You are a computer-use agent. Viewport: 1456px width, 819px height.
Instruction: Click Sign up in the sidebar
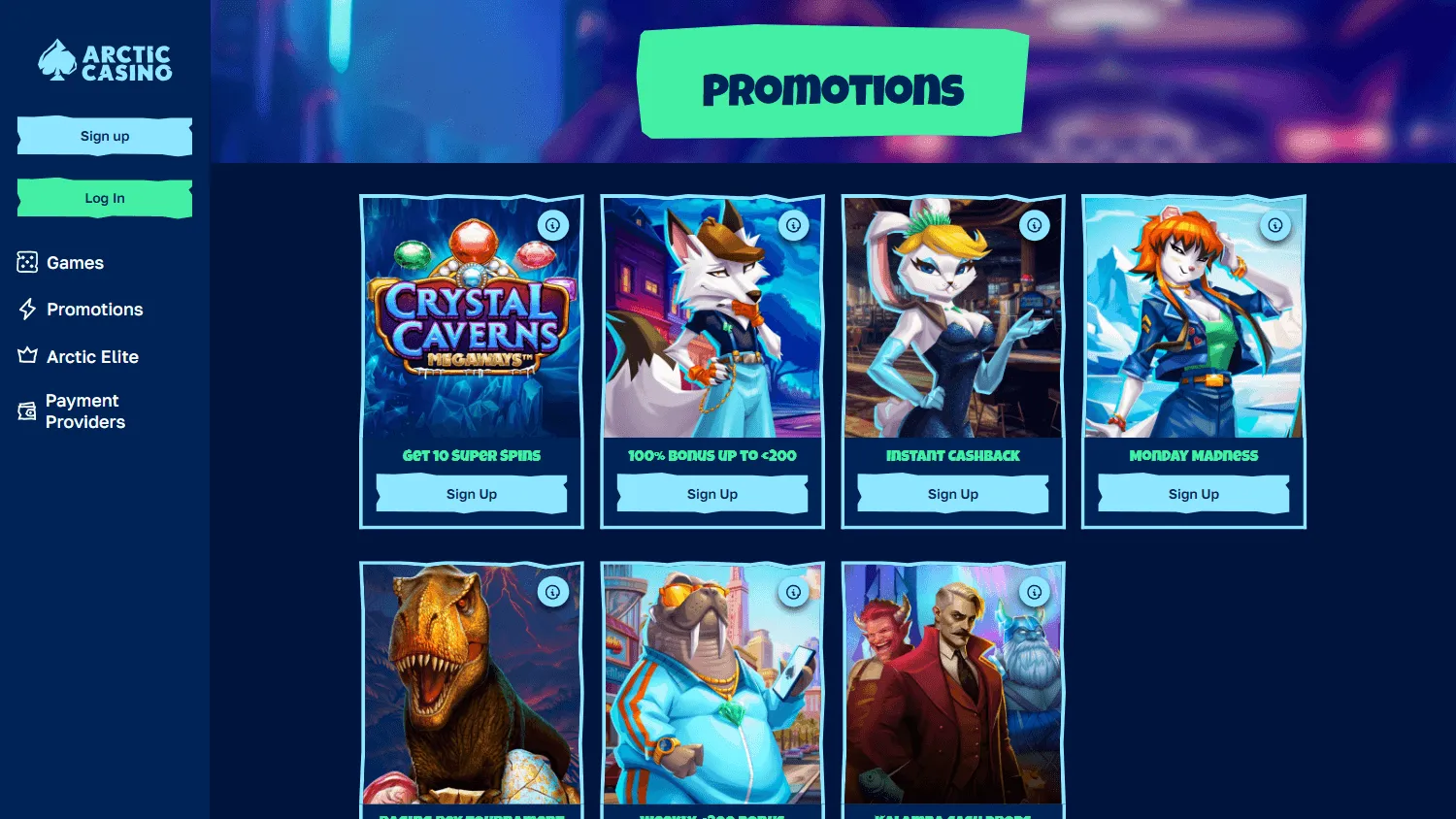(104, 136)
